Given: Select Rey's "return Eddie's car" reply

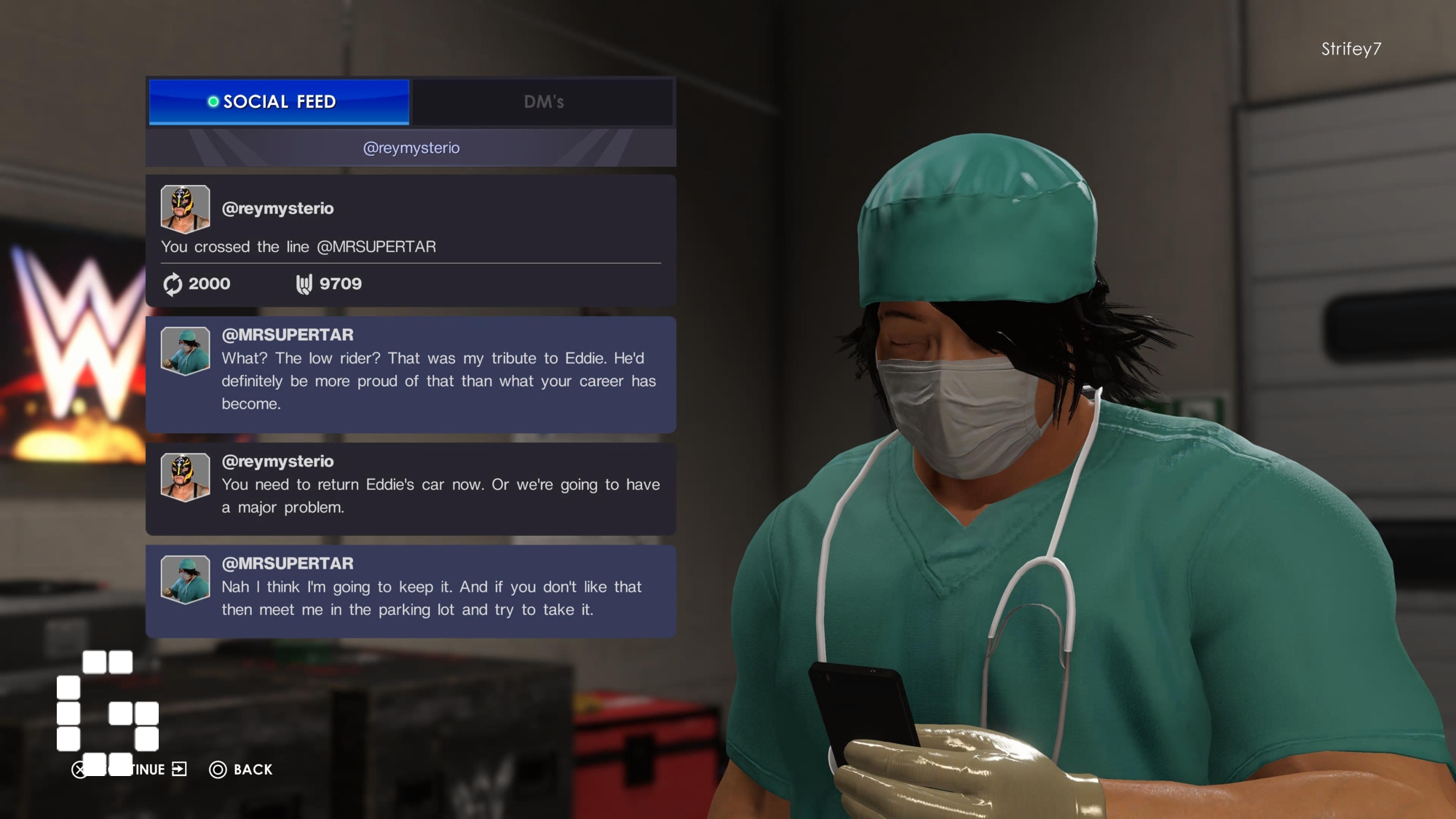Looking at the screenshot, I should coord(411,488).
